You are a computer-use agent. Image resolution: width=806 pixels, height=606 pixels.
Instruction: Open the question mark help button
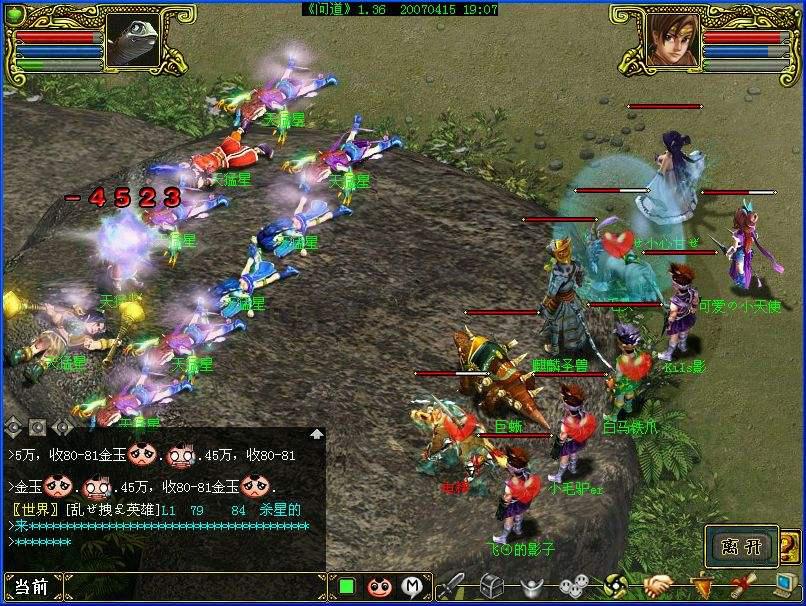pyautogui.click(x=790, y=546)
